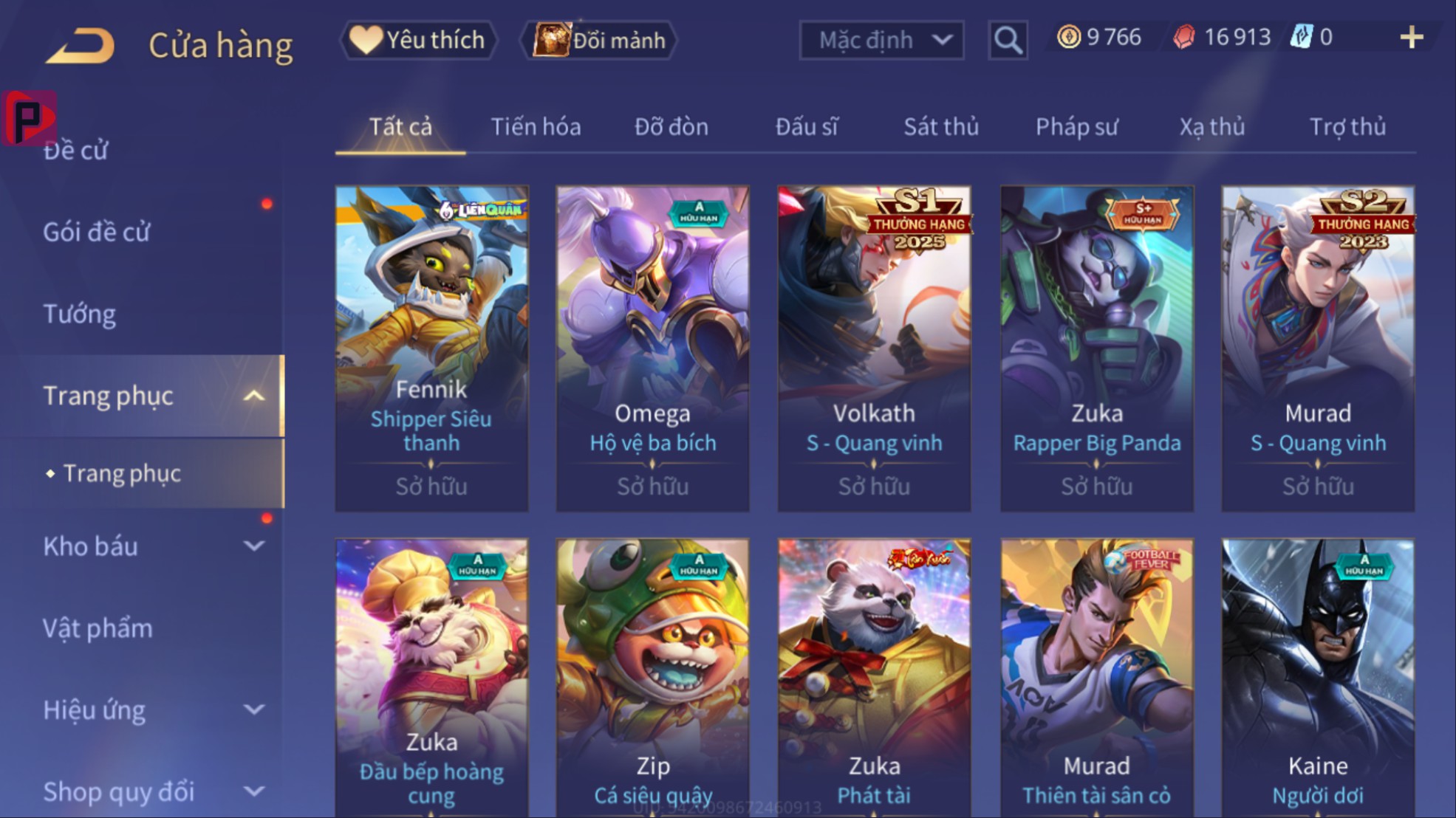
Task: Open the Yêu thích favorites list
Action: 419,40
